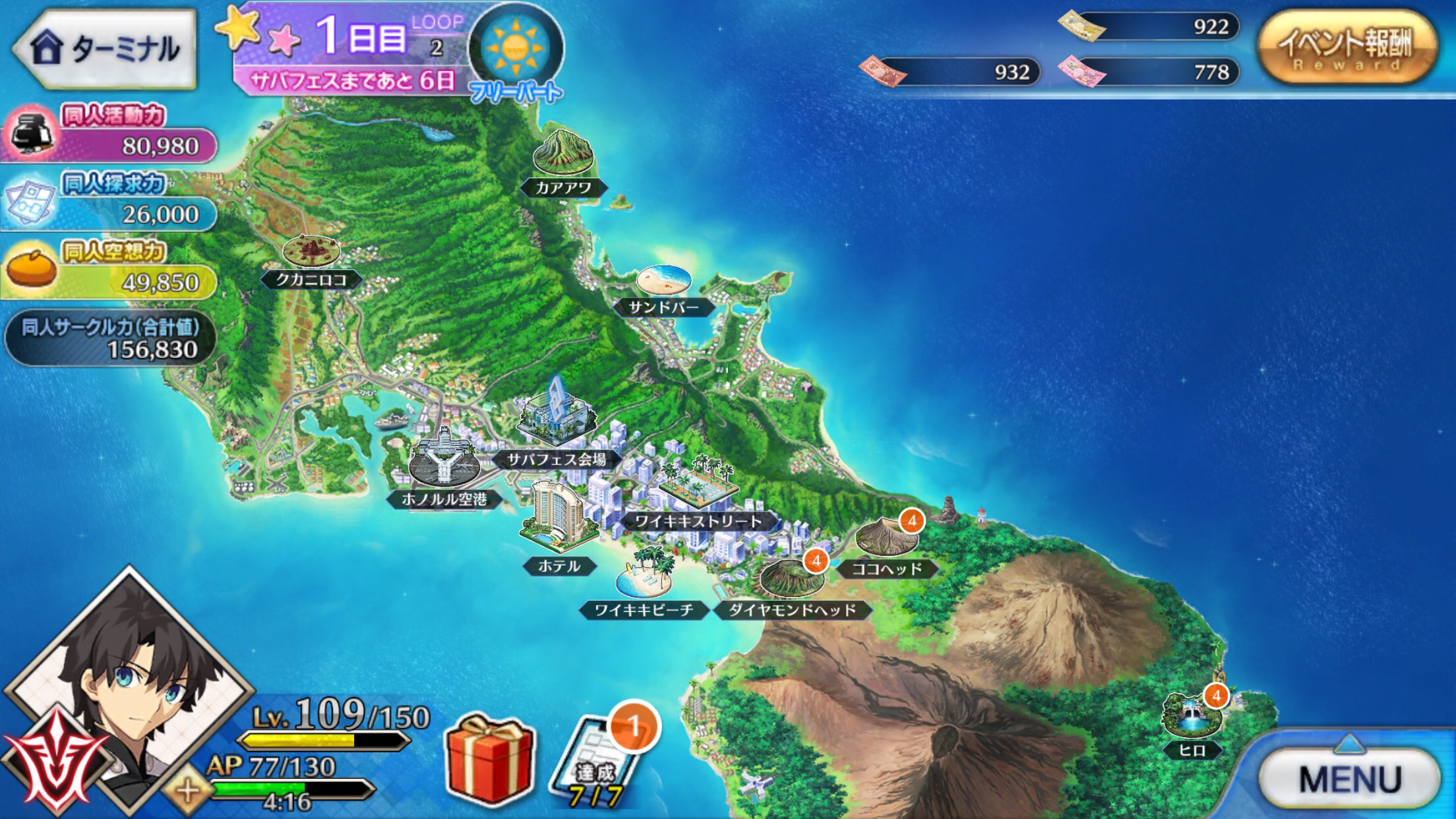Image resolution: width=1456 pixels, height=819 pixels.
Task: Choose the サンドバー location marker
Action: (x=663, y=285)
